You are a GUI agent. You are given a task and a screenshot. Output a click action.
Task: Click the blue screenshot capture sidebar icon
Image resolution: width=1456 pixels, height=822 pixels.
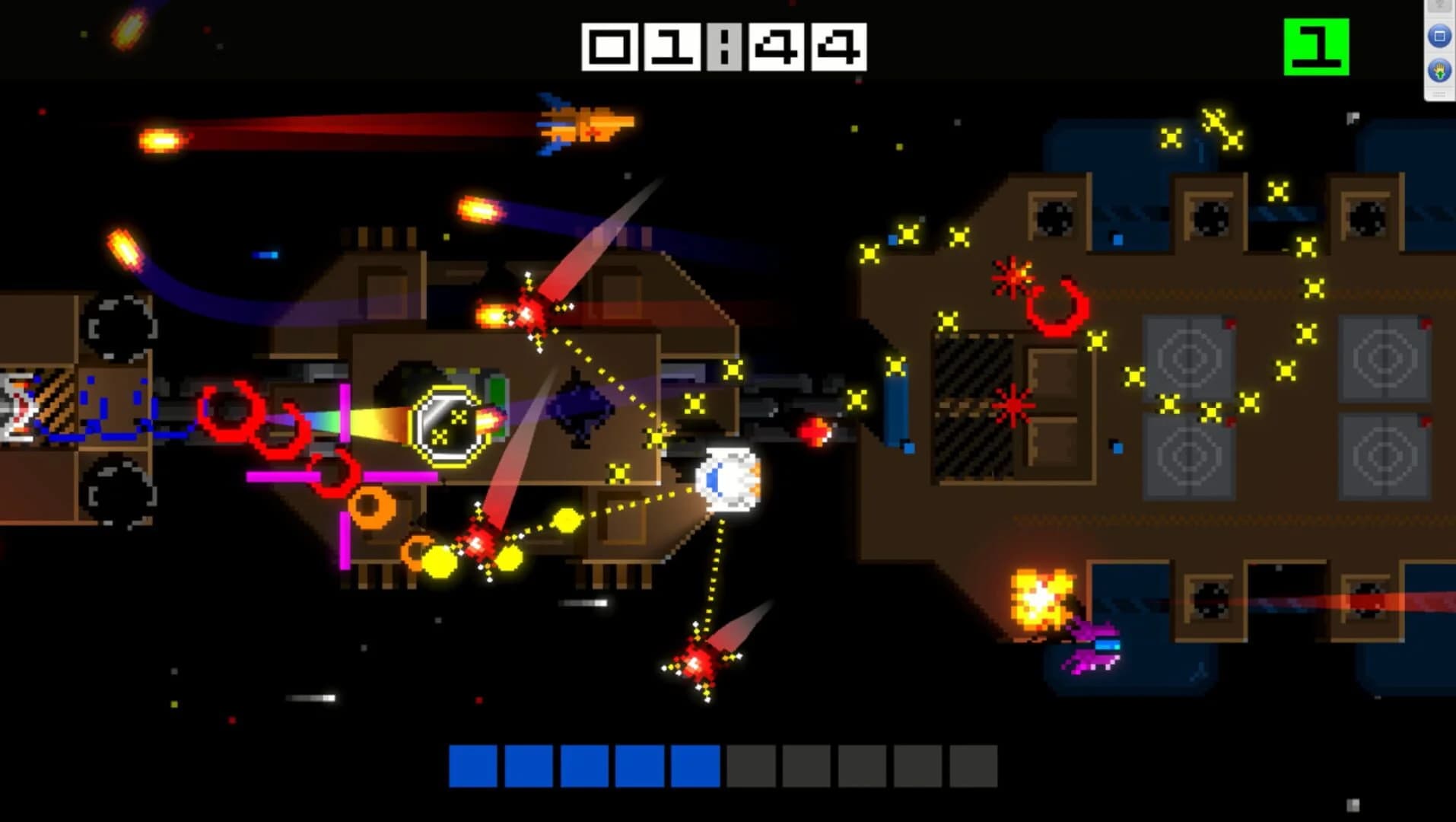1437,34
